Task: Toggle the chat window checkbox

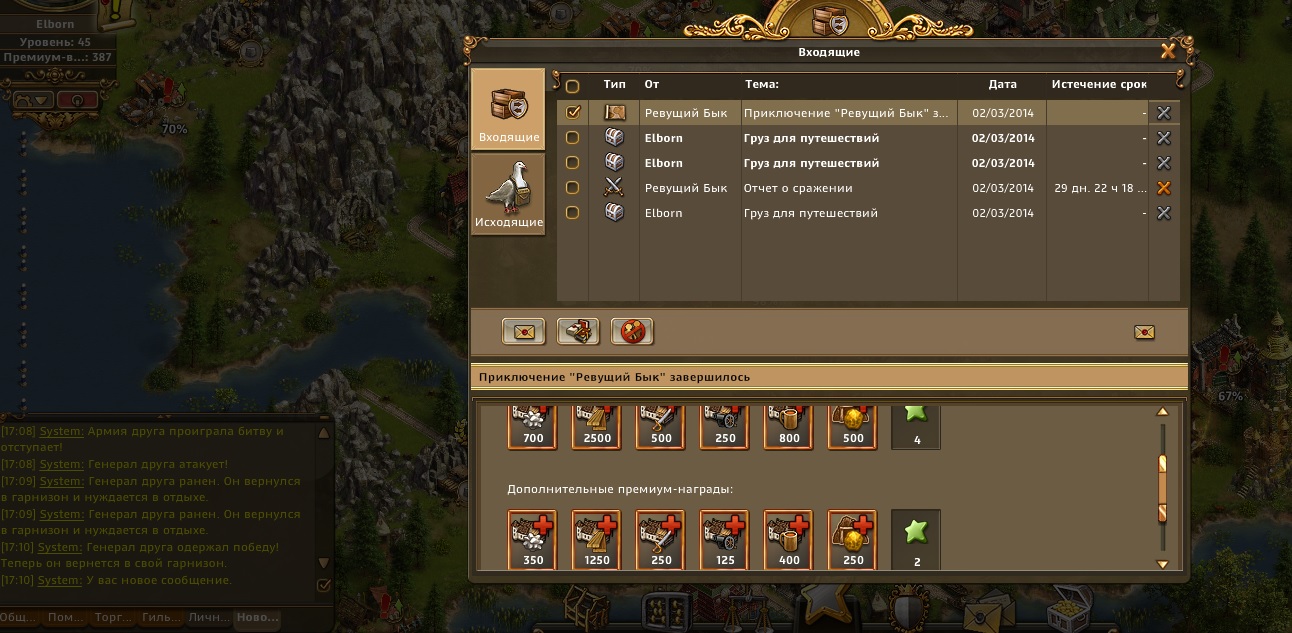Action: [323, 585]
